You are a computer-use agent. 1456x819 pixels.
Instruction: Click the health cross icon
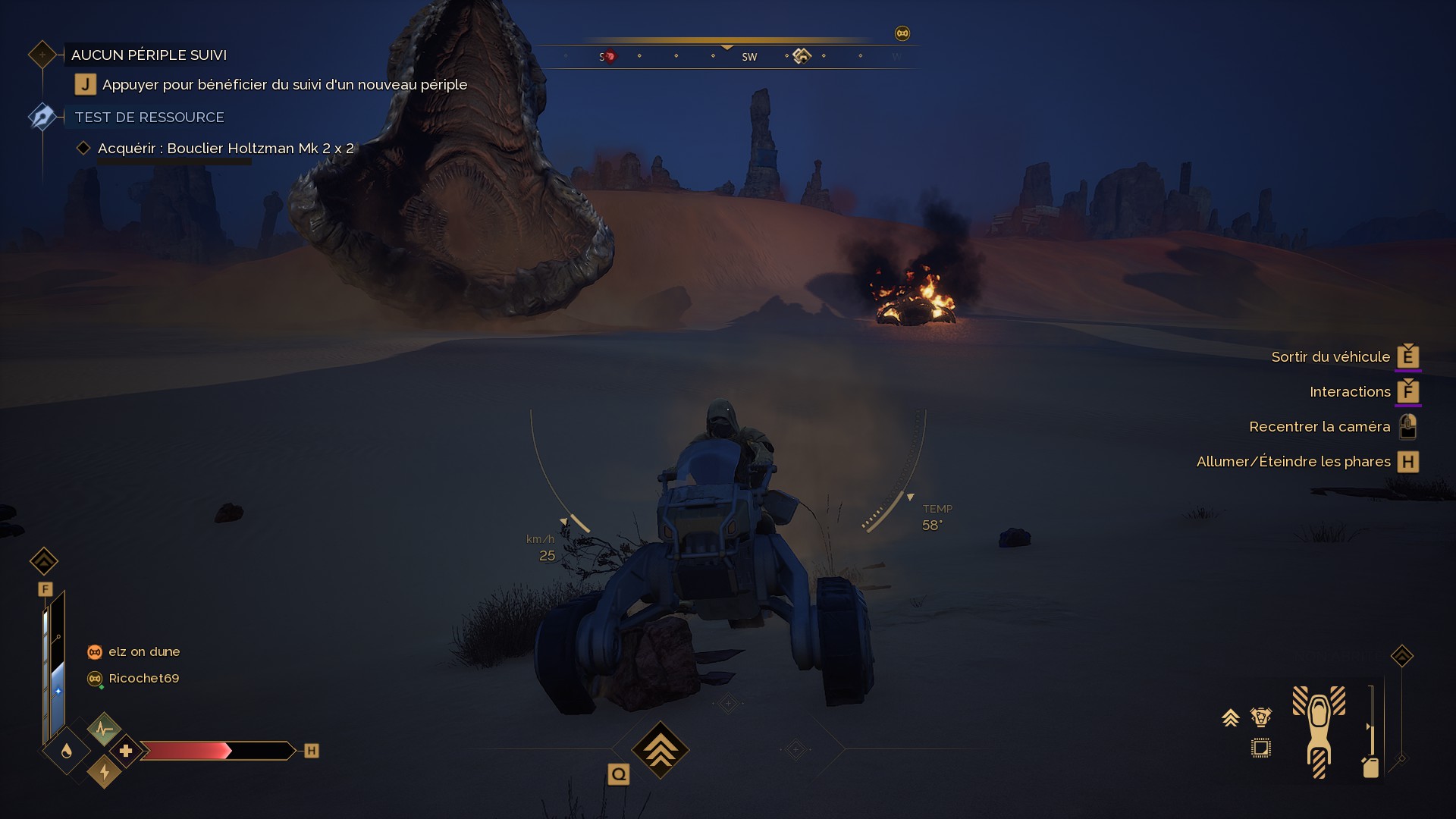coord(126,751)
